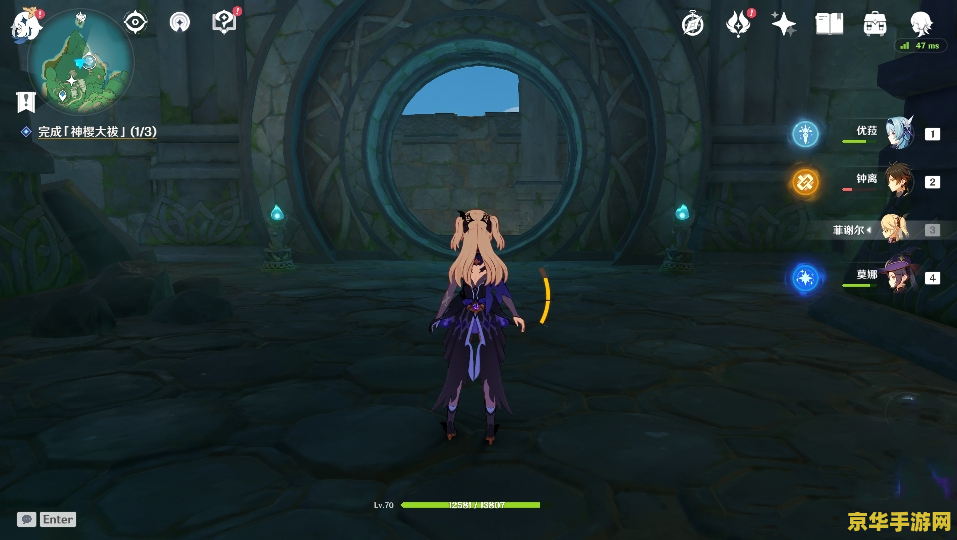Open the character screen head icon
The height and width of the screenshot is (540, 957).
[921, 24]
